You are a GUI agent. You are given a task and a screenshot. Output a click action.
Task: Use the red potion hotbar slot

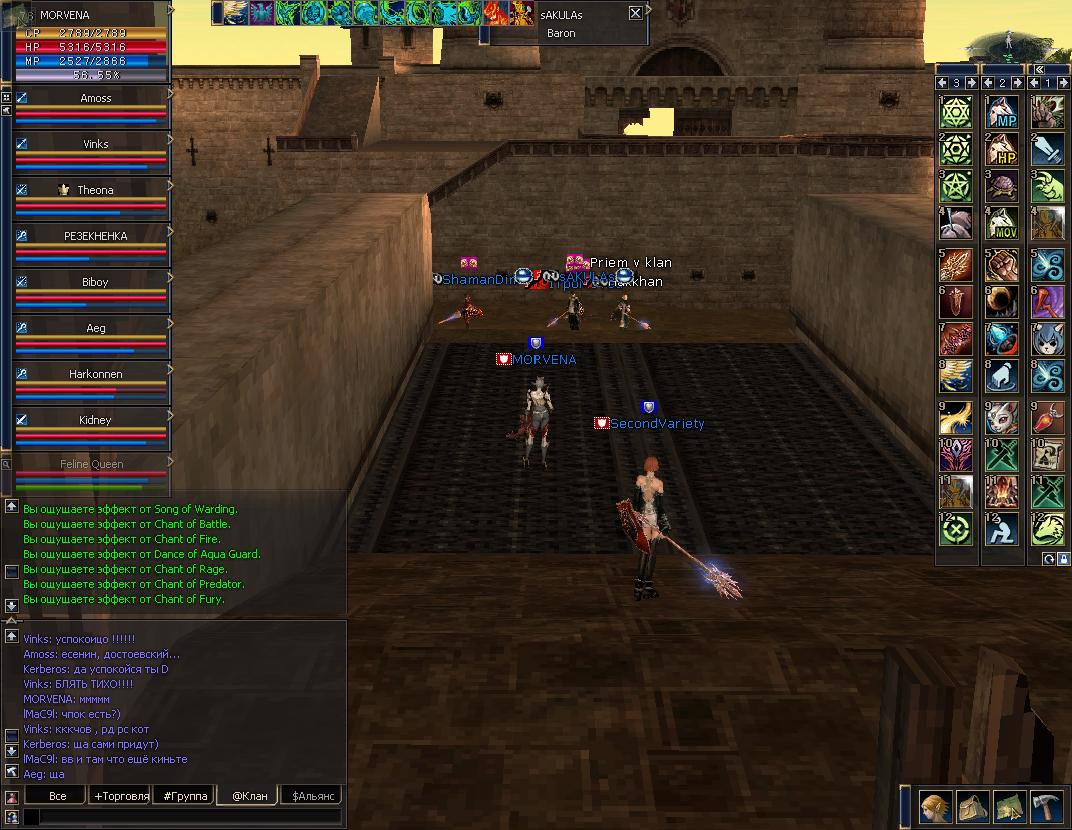(1048, 413)
